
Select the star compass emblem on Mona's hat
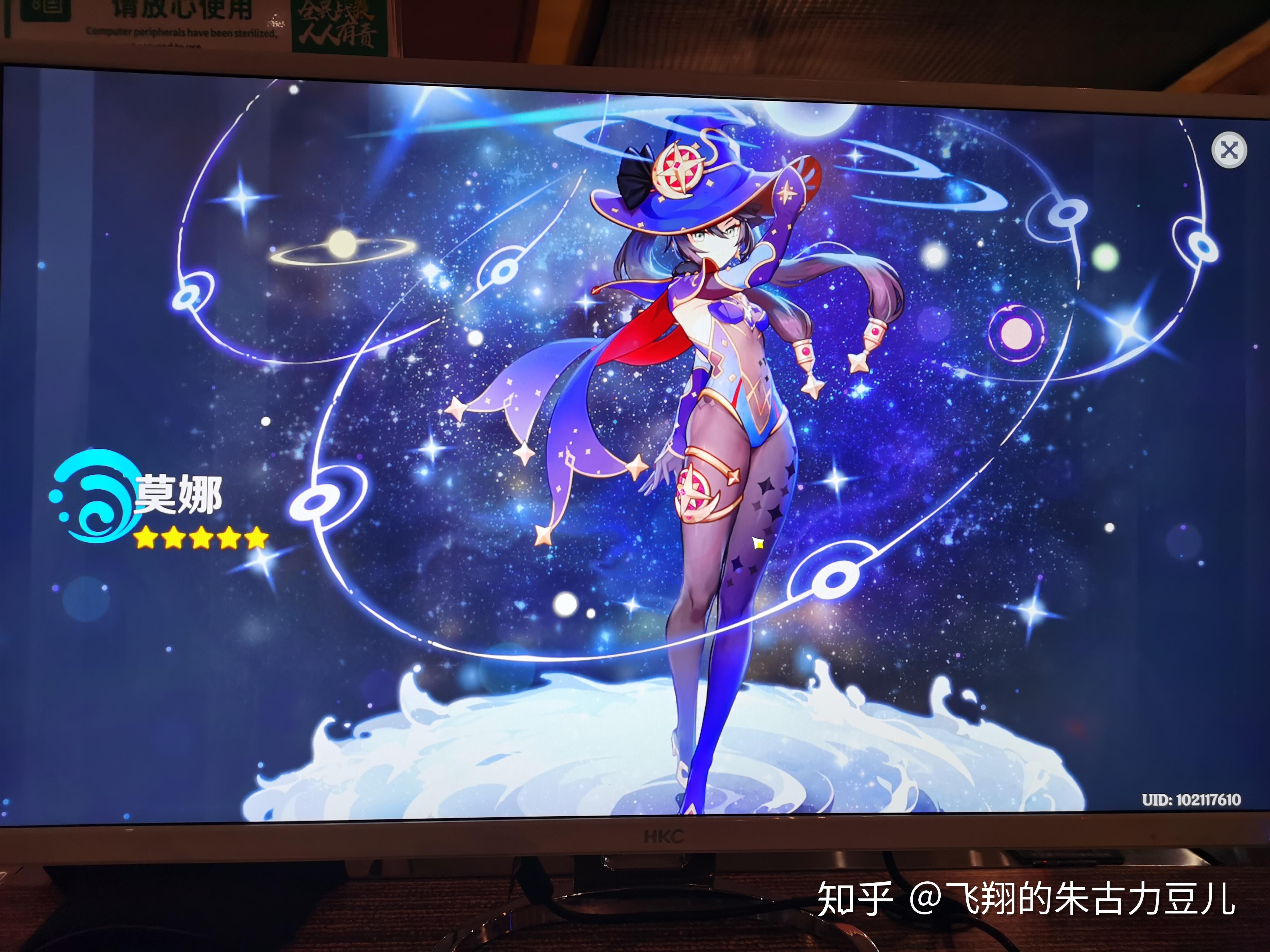680,166
